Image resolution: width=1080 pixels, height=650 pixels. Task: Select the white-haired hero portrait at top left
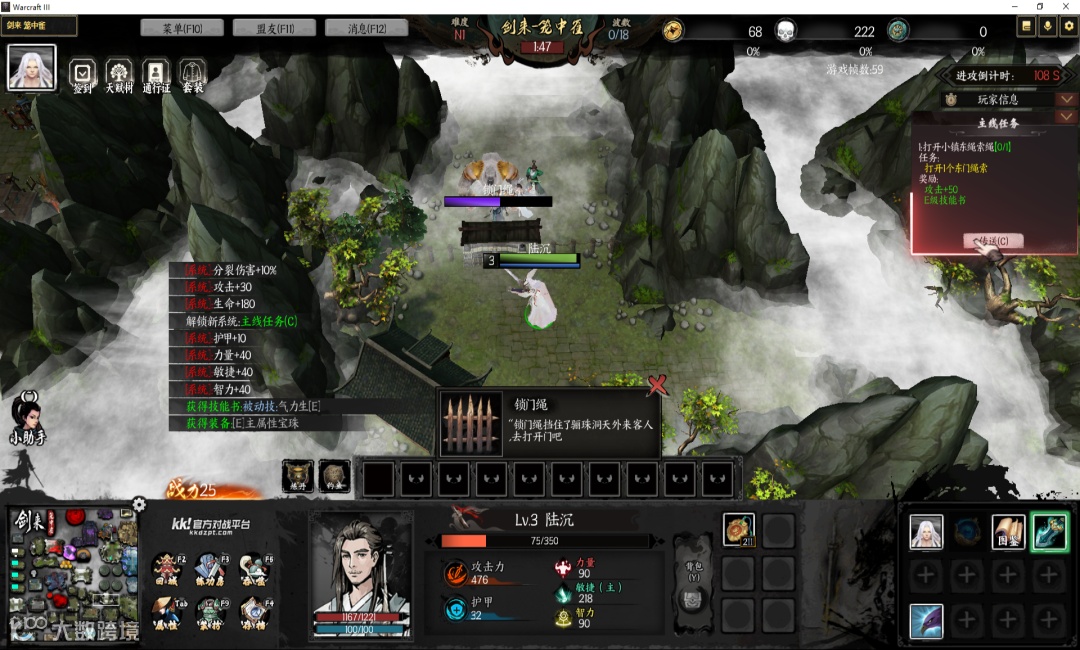[32, 67]
